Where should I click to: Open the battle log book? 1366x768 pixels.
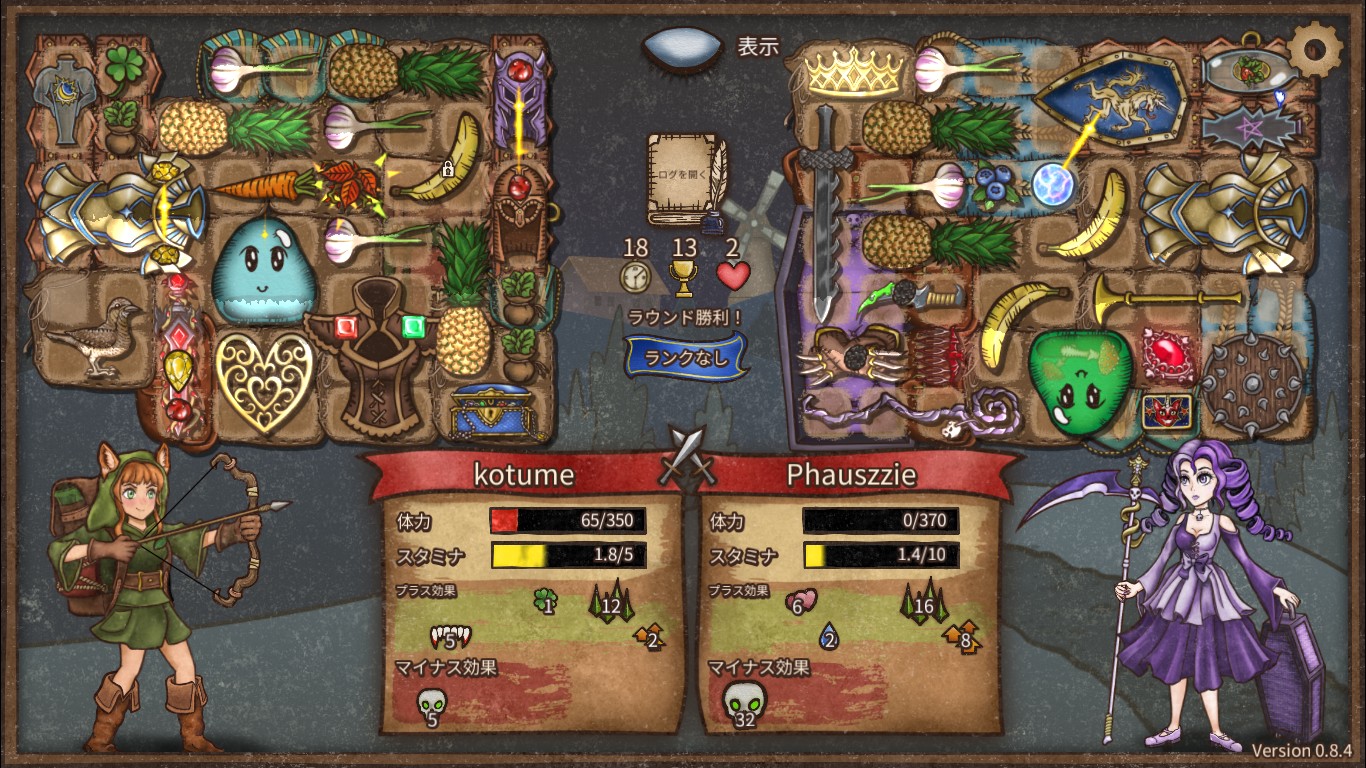(684, 180)
